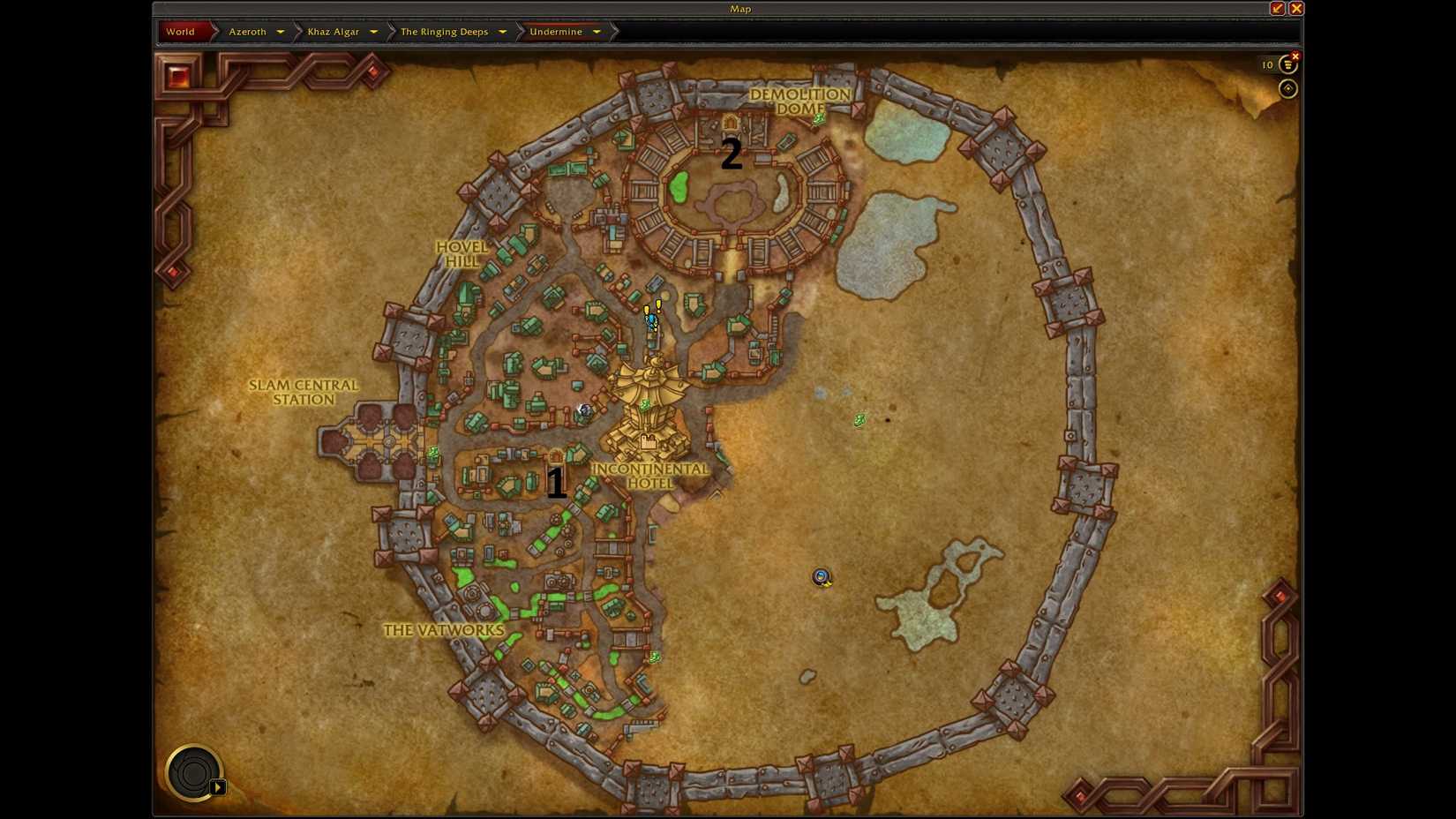The height and width of the screenshot is (819, 1456).
Task: Click the arrow next to the round zoom dial
Action: [218, 786]
